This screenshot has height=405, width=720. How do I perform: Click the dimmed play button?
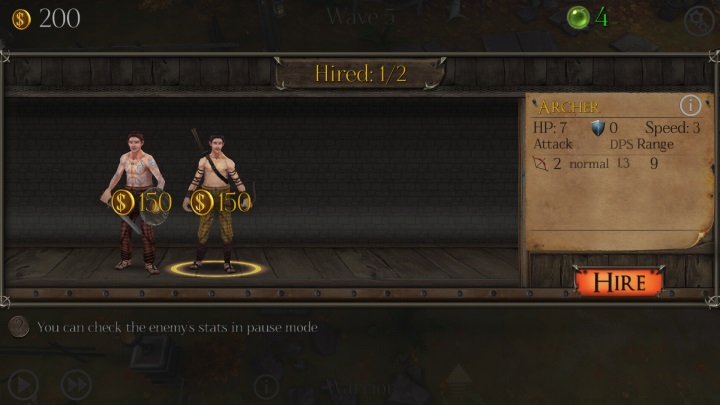click(23, 384)
